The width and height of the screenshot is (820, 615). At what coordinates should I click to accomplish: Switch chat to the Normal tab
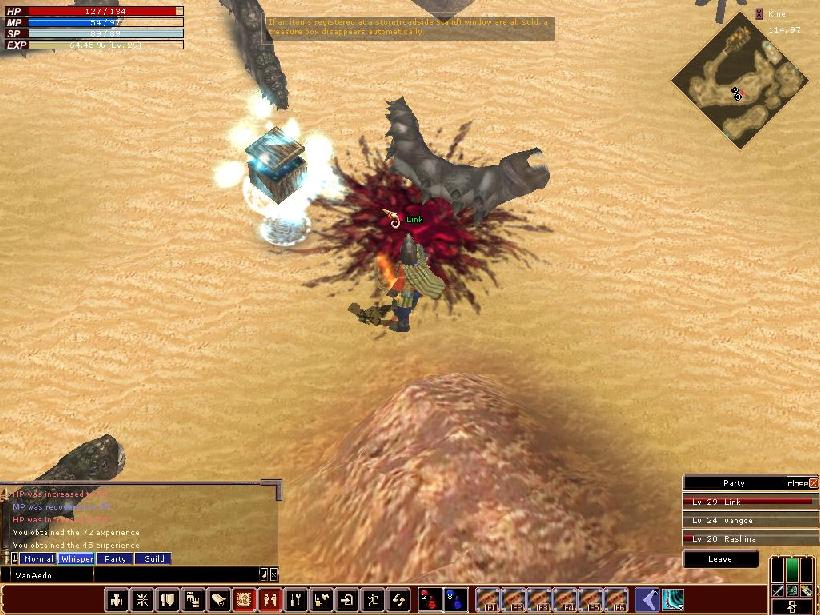[38, 559]
